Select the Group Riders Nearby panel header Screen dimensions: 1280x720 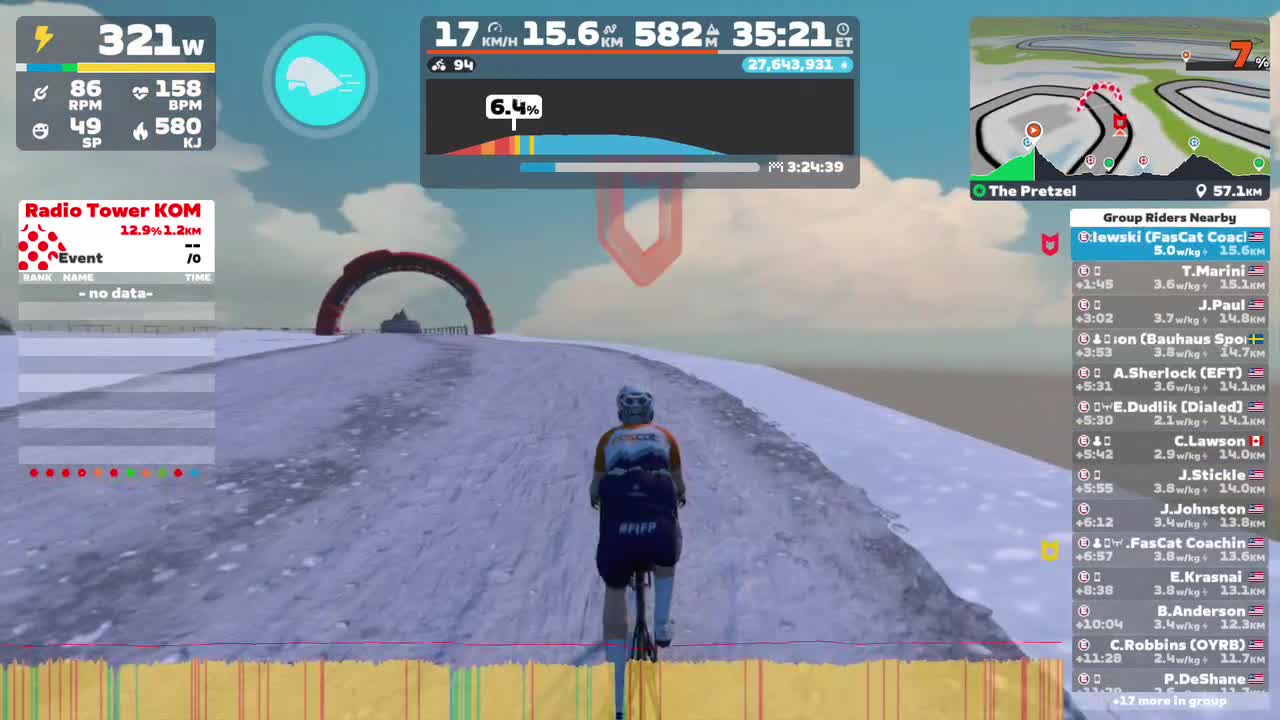pyautogui.click(x=1172, y=217)
